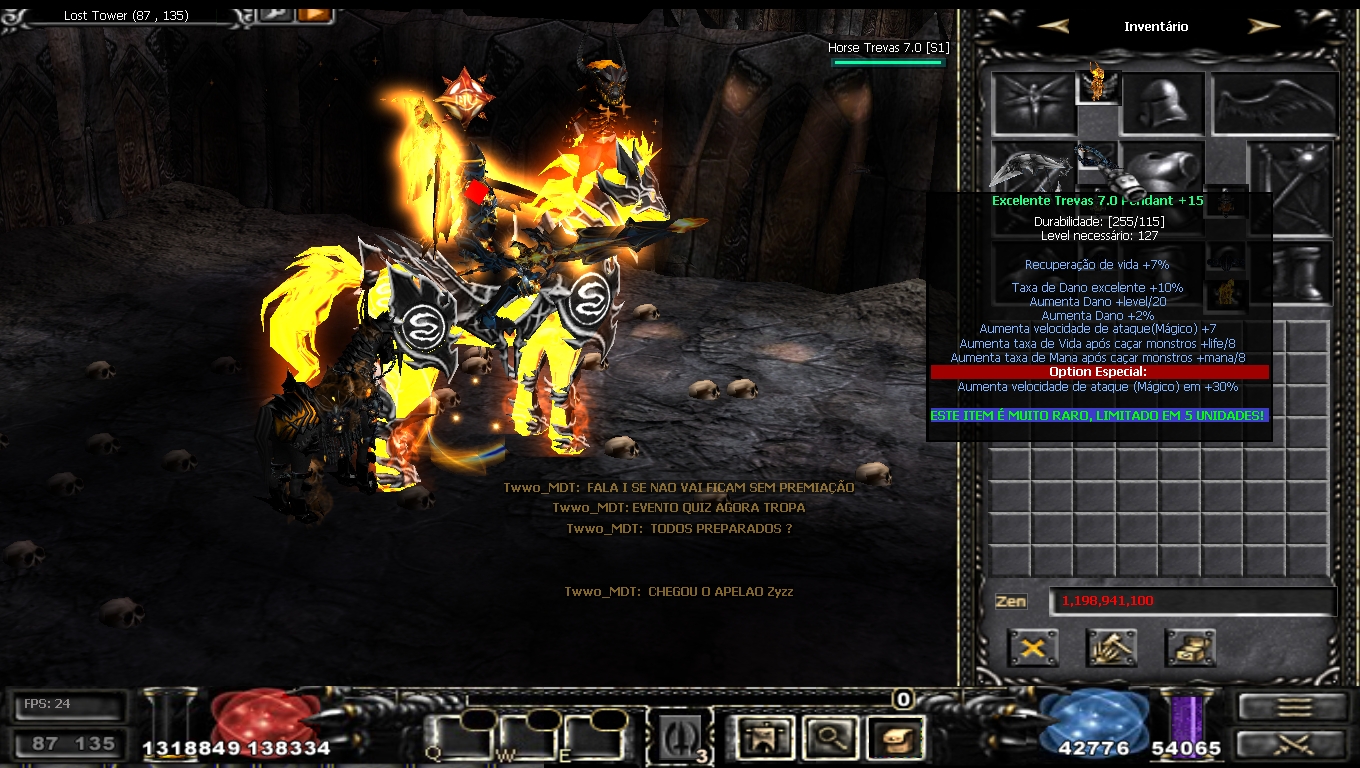This screenshot has height=768, width=1360.
Task: Select the Horse Trevas 7.0 target name
Action: click(x=888, y=48)
